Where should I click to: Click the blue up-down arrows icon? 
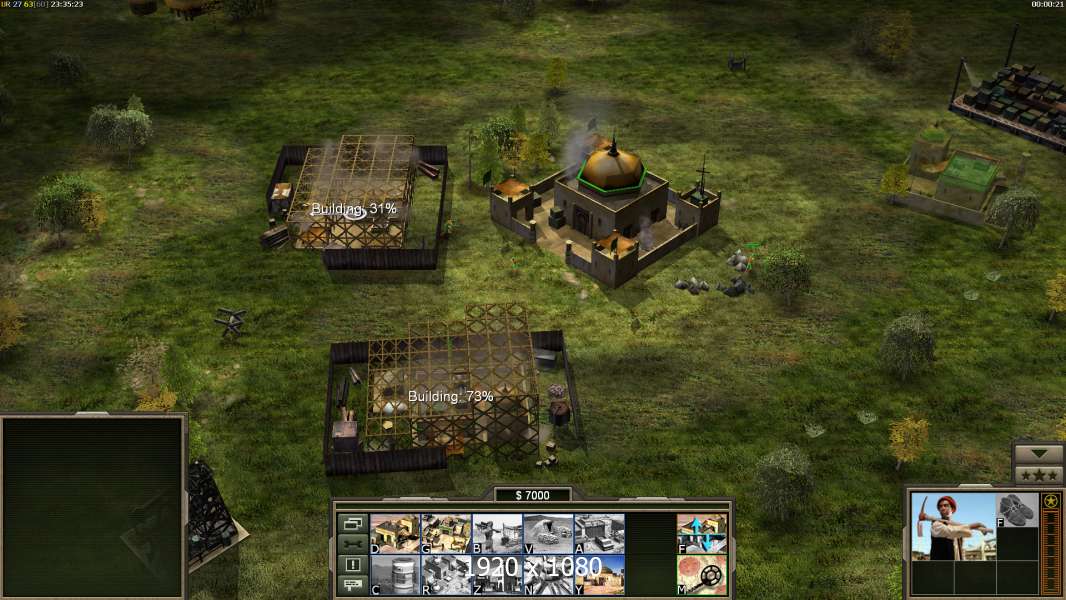tap(702, 533)
